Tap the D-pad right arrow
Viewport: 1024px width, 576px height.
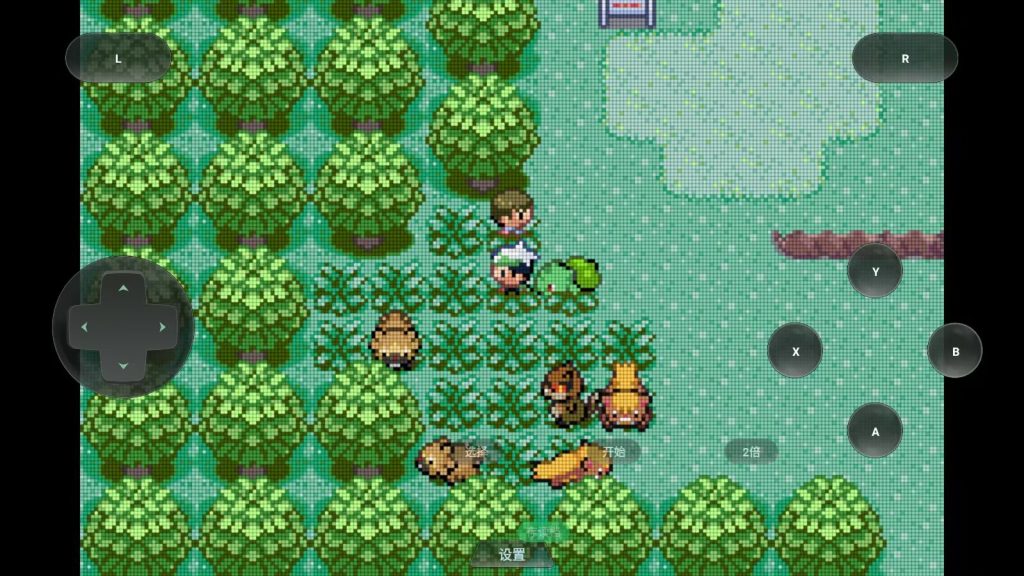pos(162,328)
